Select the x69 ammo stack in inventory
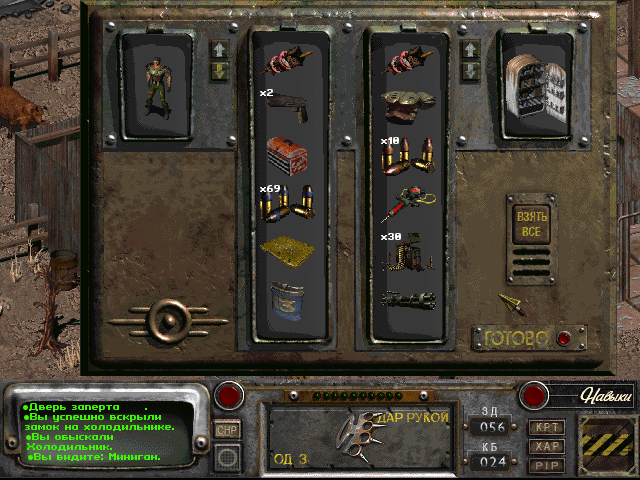The height and width of the screenshot is (480, 640). (x=288, y=203)
